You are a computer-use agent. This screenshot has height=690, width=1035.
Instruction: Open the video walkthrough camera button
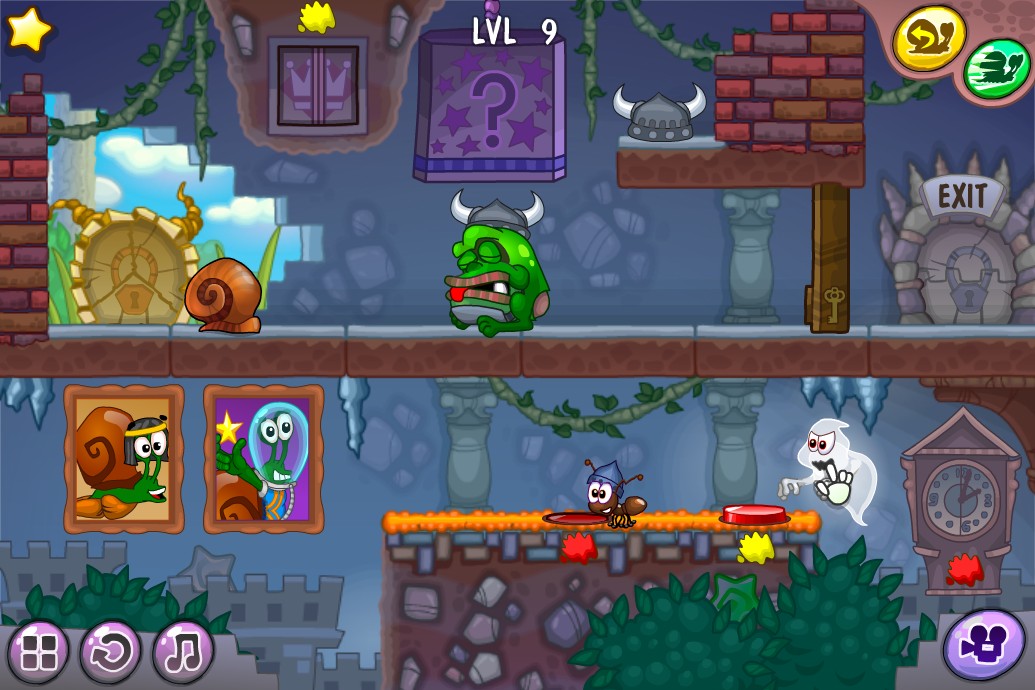pos(983,645)
